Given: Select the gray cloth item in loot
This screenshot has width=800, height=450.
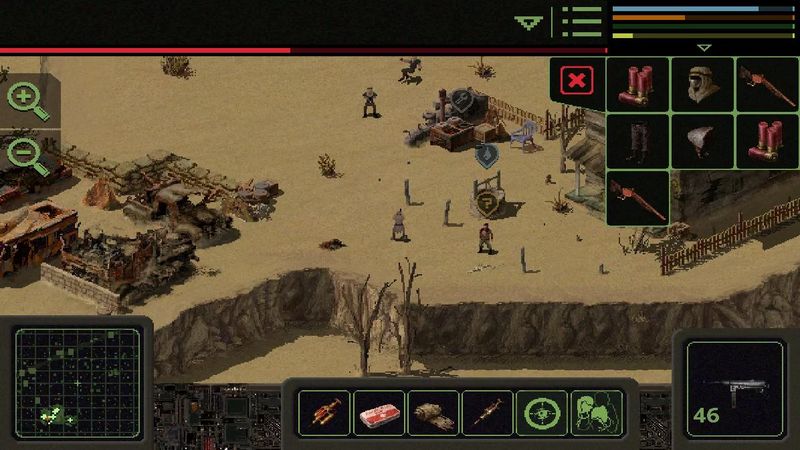Looking at the screenshot, I should (x=702, y=141).
